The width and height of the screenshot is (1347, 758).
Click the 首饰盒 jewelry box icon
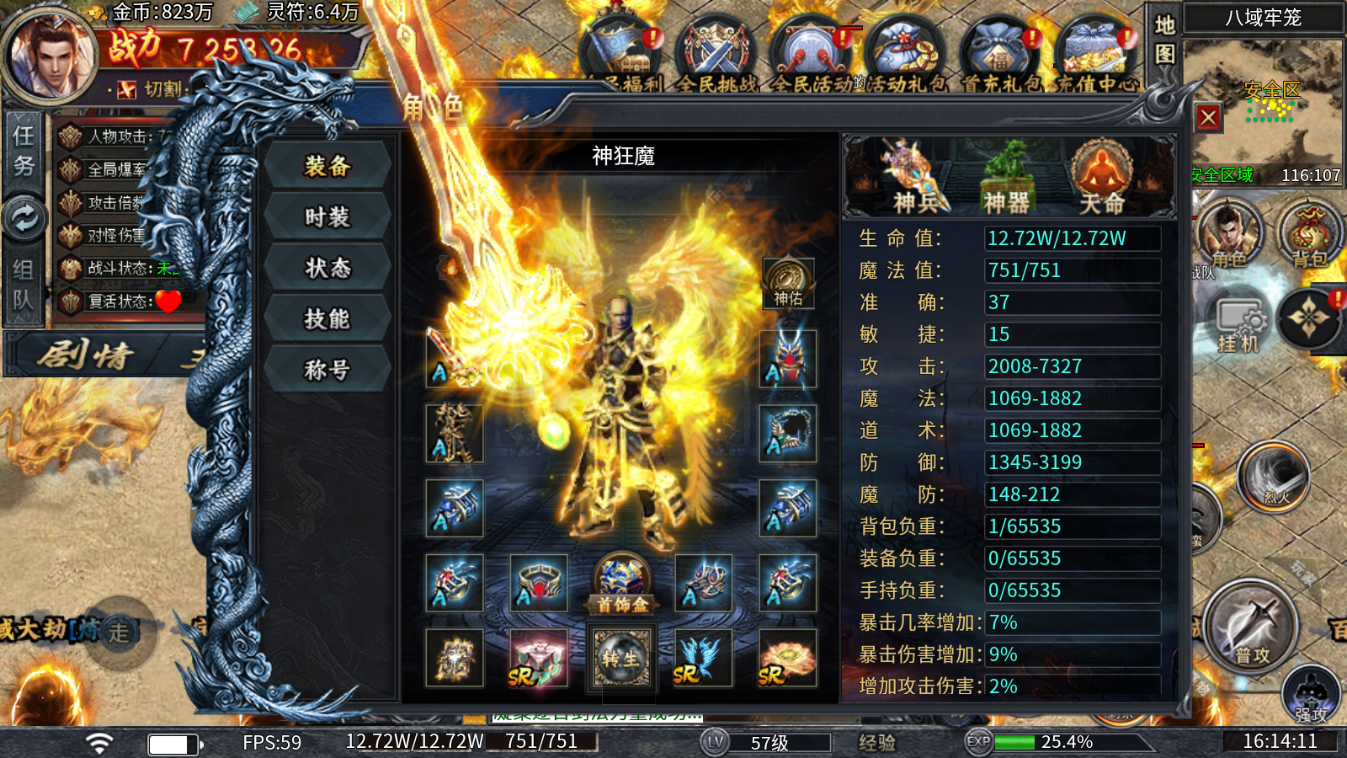click(620, 580)
